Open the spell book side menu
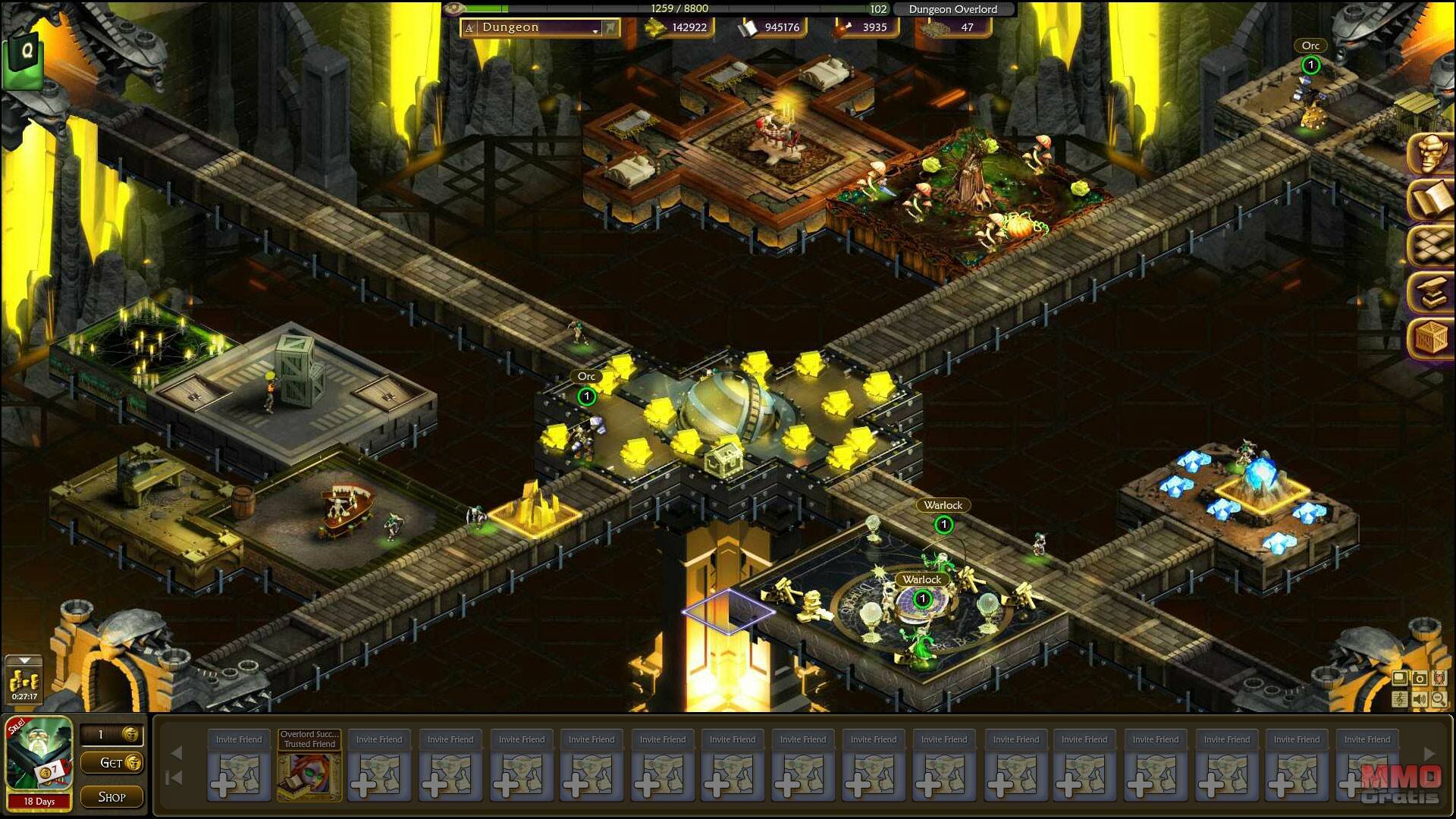Image resolution: width=1456 pixels, height=819 pixels. pos(1431,199)
